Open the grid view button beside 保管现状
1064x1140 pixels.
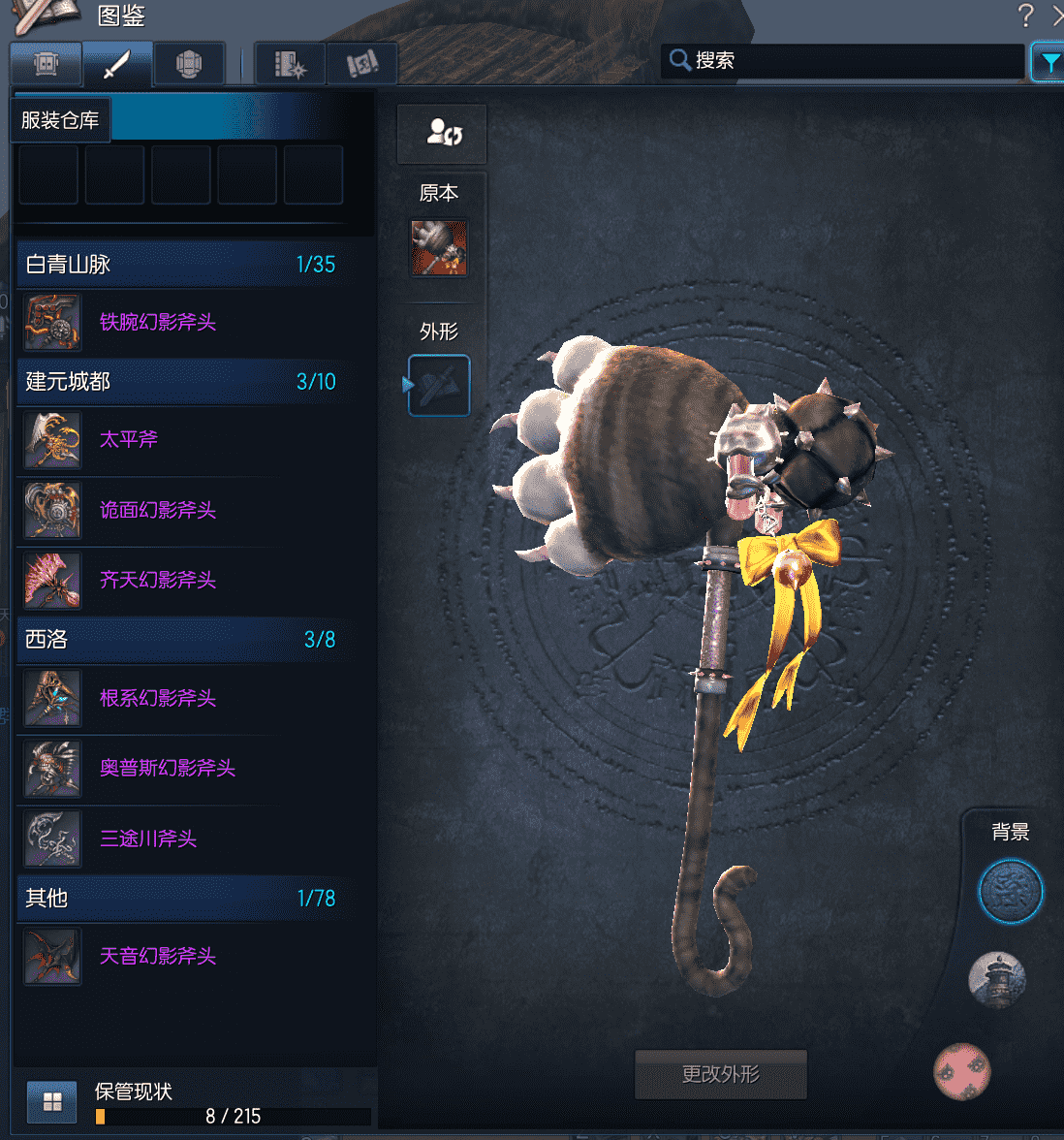pos(52,1102)
